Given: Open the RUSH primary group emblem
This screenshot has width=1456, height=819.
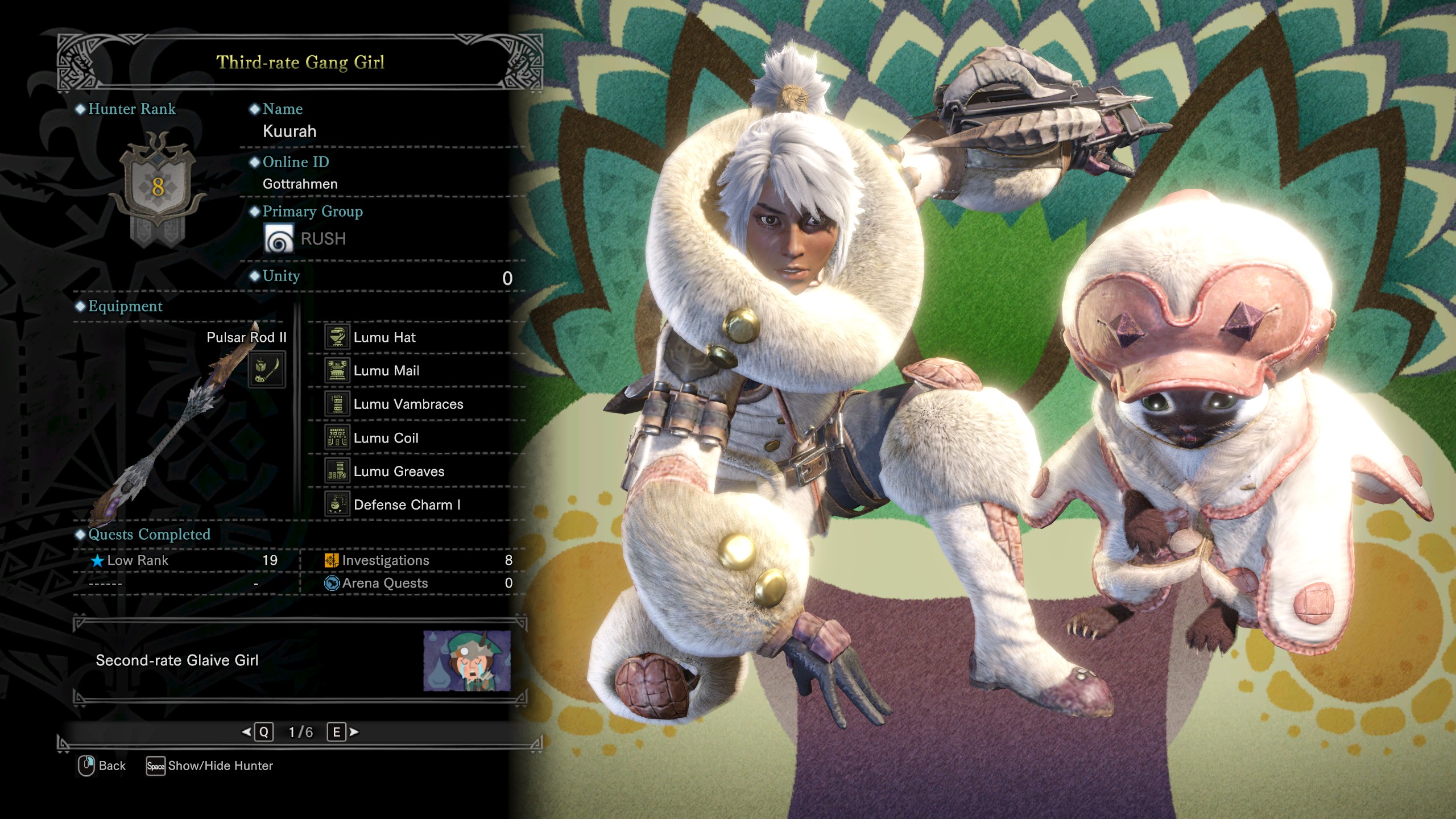Looking at the screenshot, I should click(279, 238).
